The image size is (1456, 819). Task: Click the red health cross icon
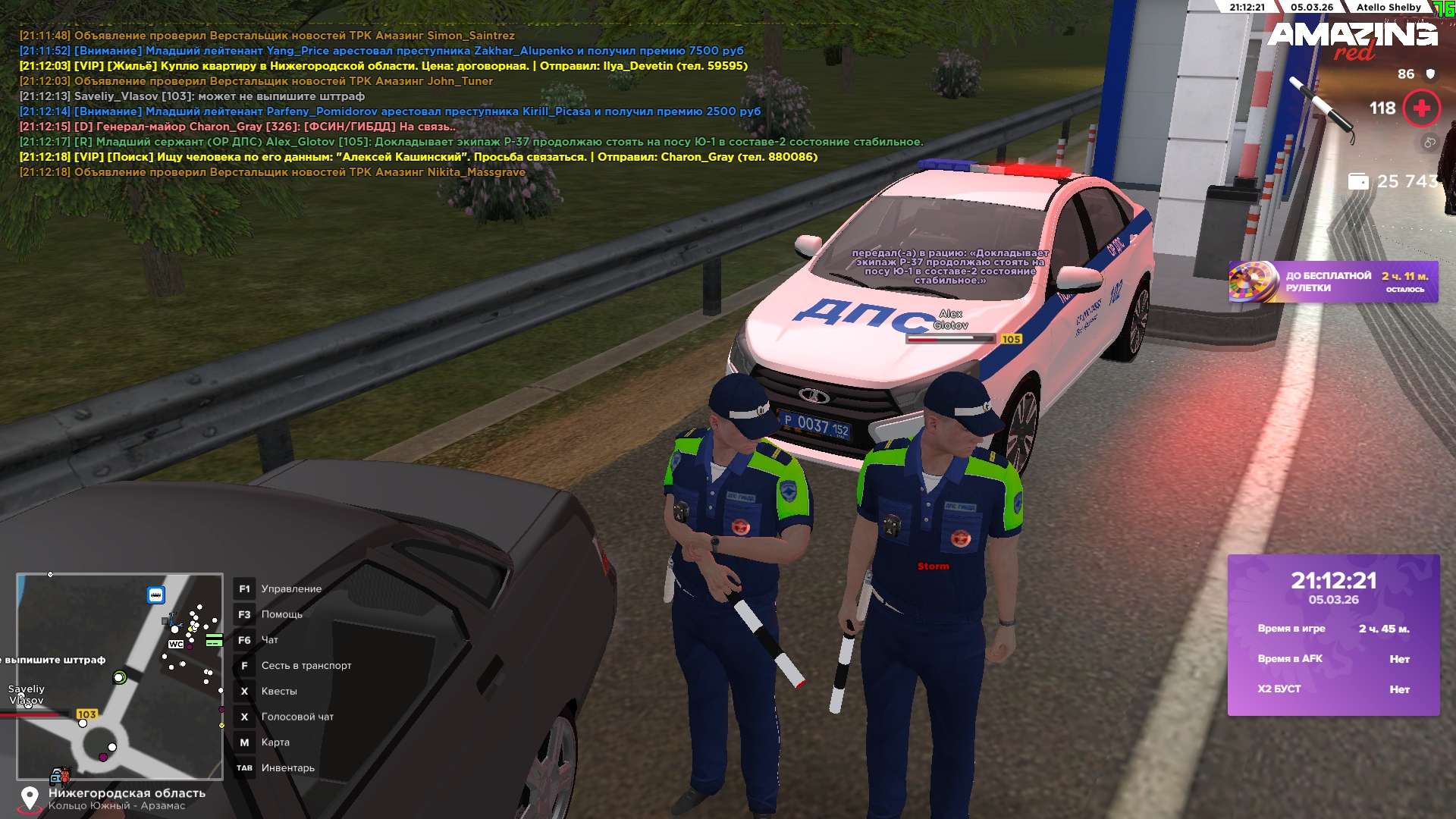1421,108
